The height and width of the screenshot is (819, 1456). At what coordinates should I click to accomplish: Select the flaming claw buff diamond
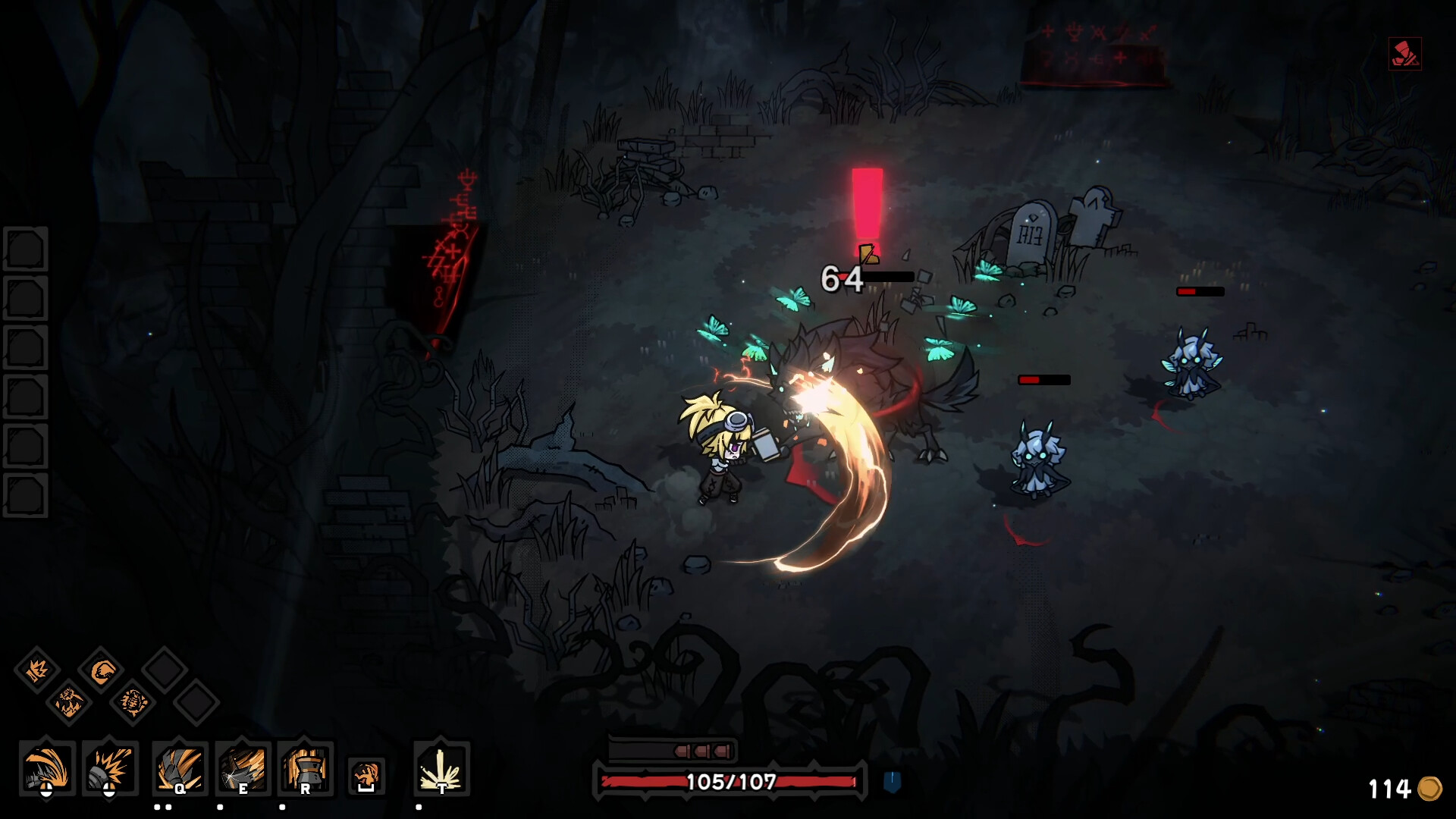67,703
